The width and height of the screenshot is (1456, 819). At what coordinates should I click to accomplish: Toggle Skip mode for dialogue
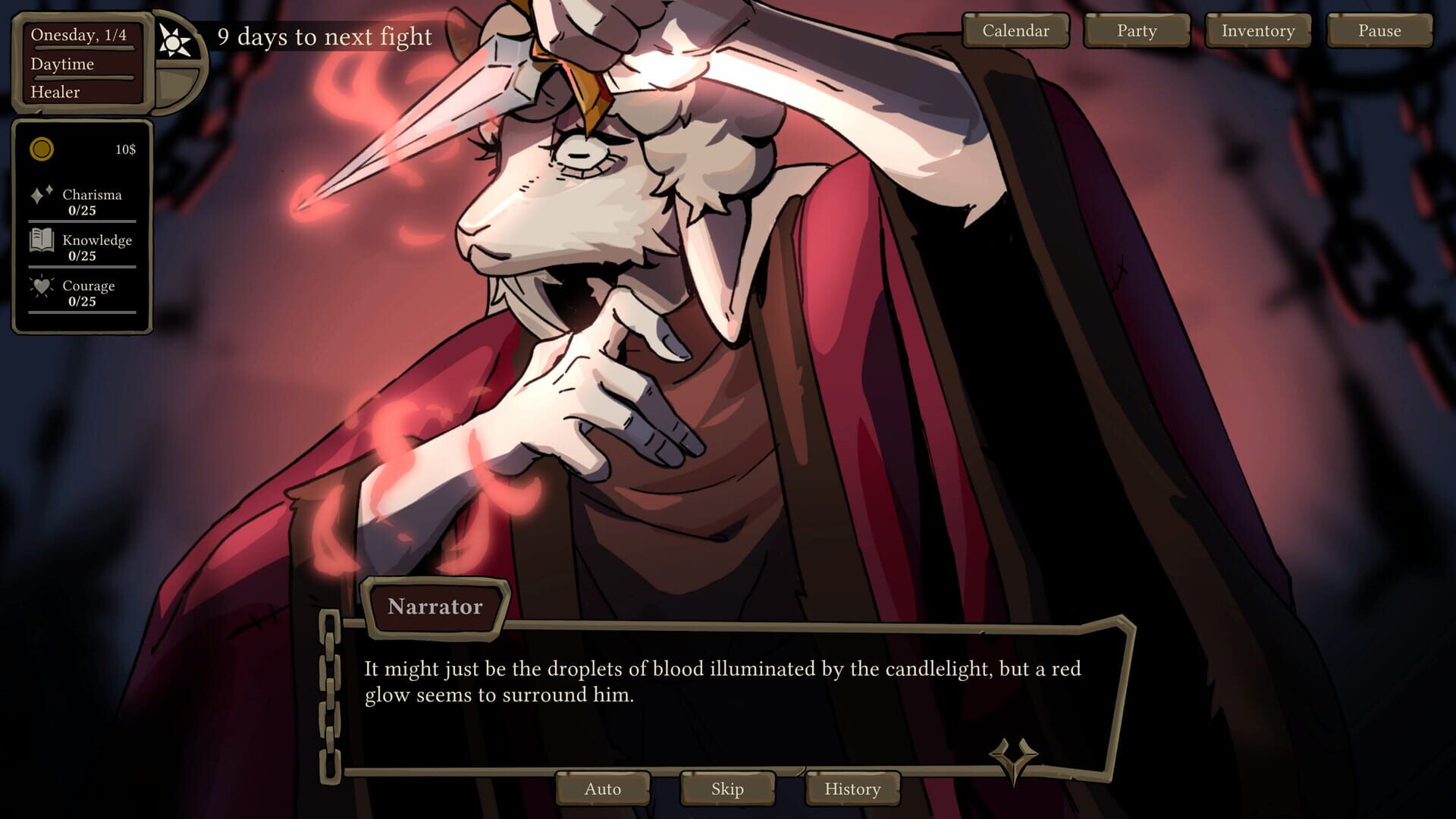click(x=727, y=789)
